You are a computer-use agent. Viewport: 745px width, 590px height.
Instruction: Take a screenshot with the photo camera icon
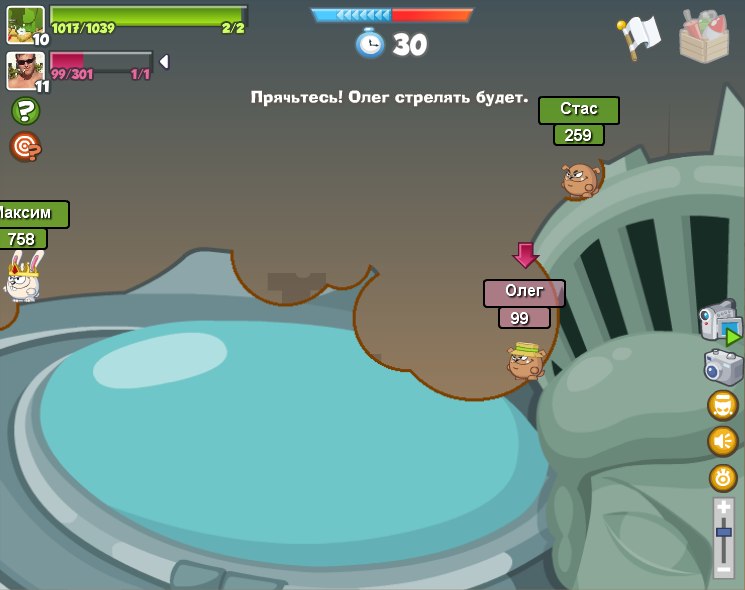tap(723, 367)
